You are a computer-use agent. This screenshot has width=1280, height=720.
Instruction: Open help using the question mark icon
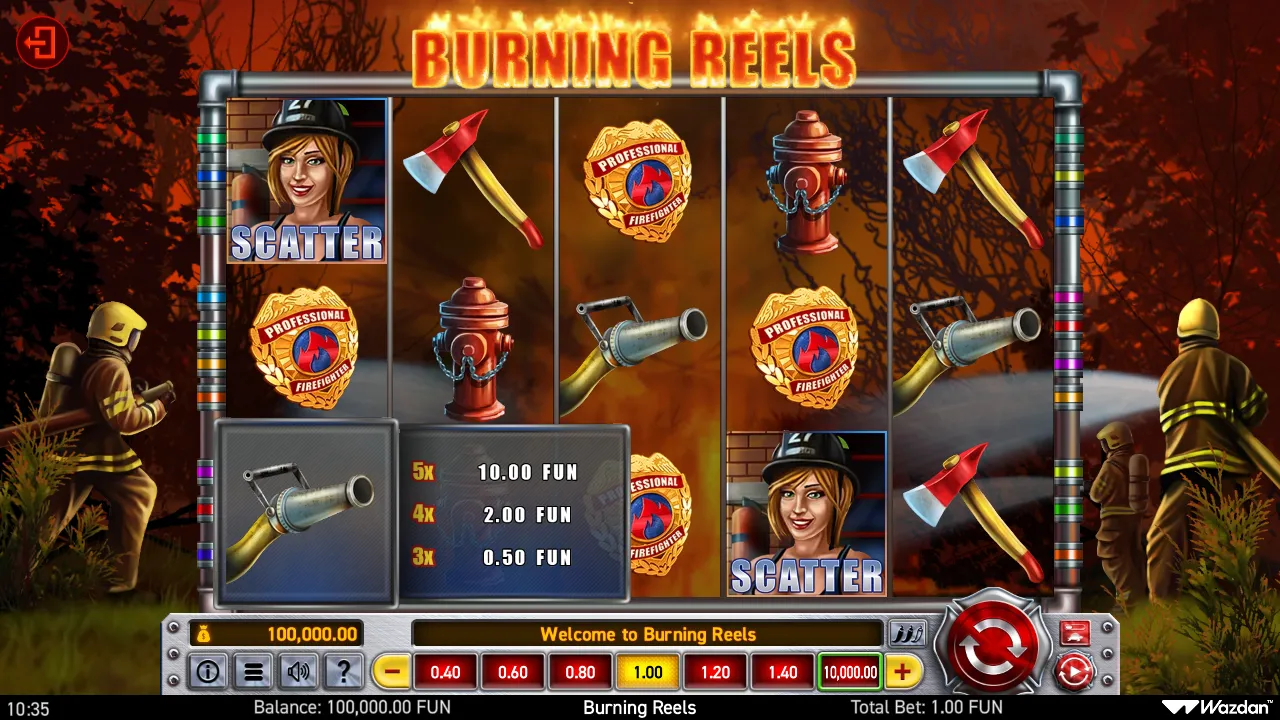pos(344,671)
